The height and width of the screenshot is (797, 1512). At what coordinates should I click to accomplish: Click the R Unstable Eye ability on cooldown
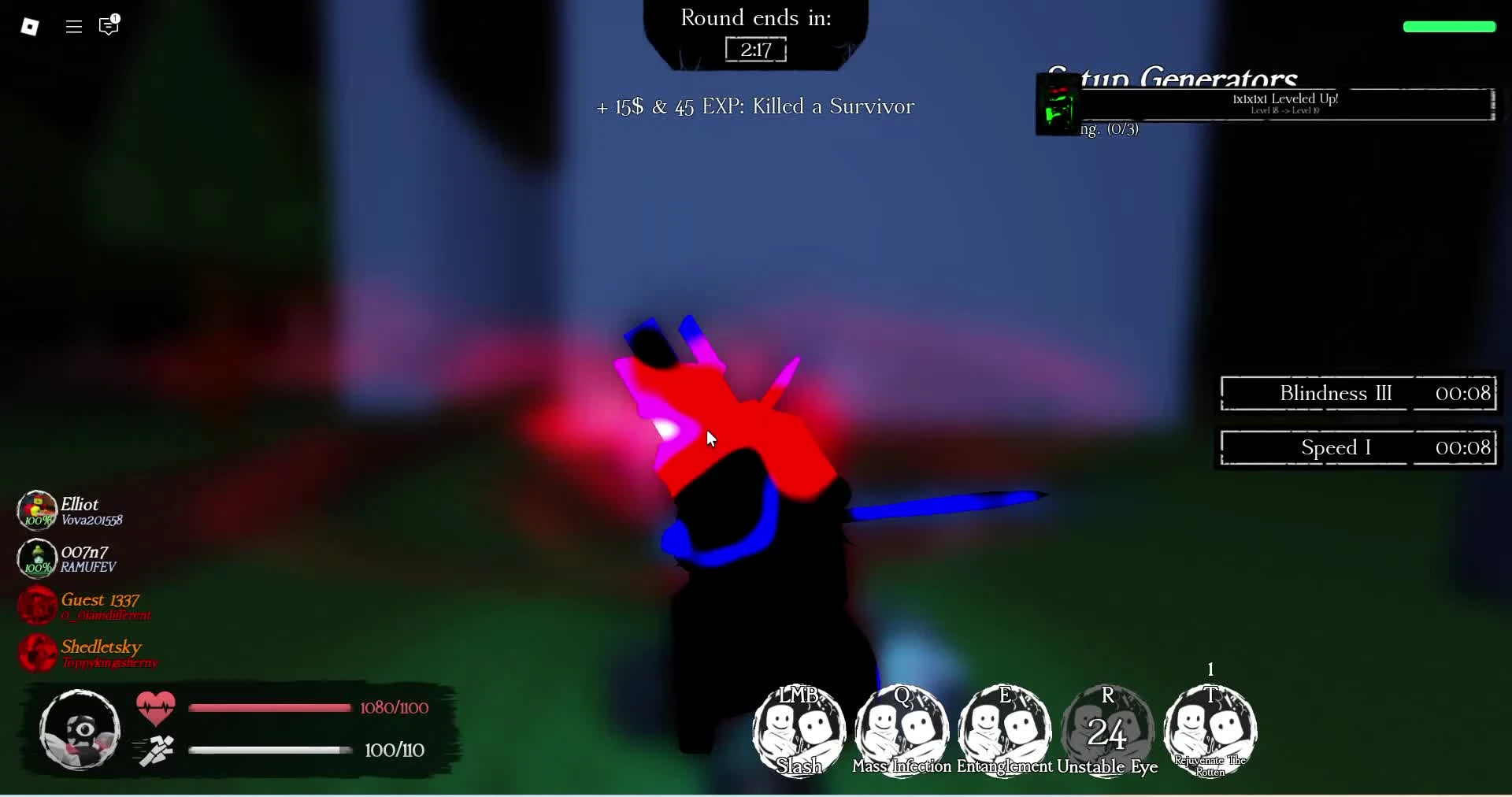point(1107,731)
